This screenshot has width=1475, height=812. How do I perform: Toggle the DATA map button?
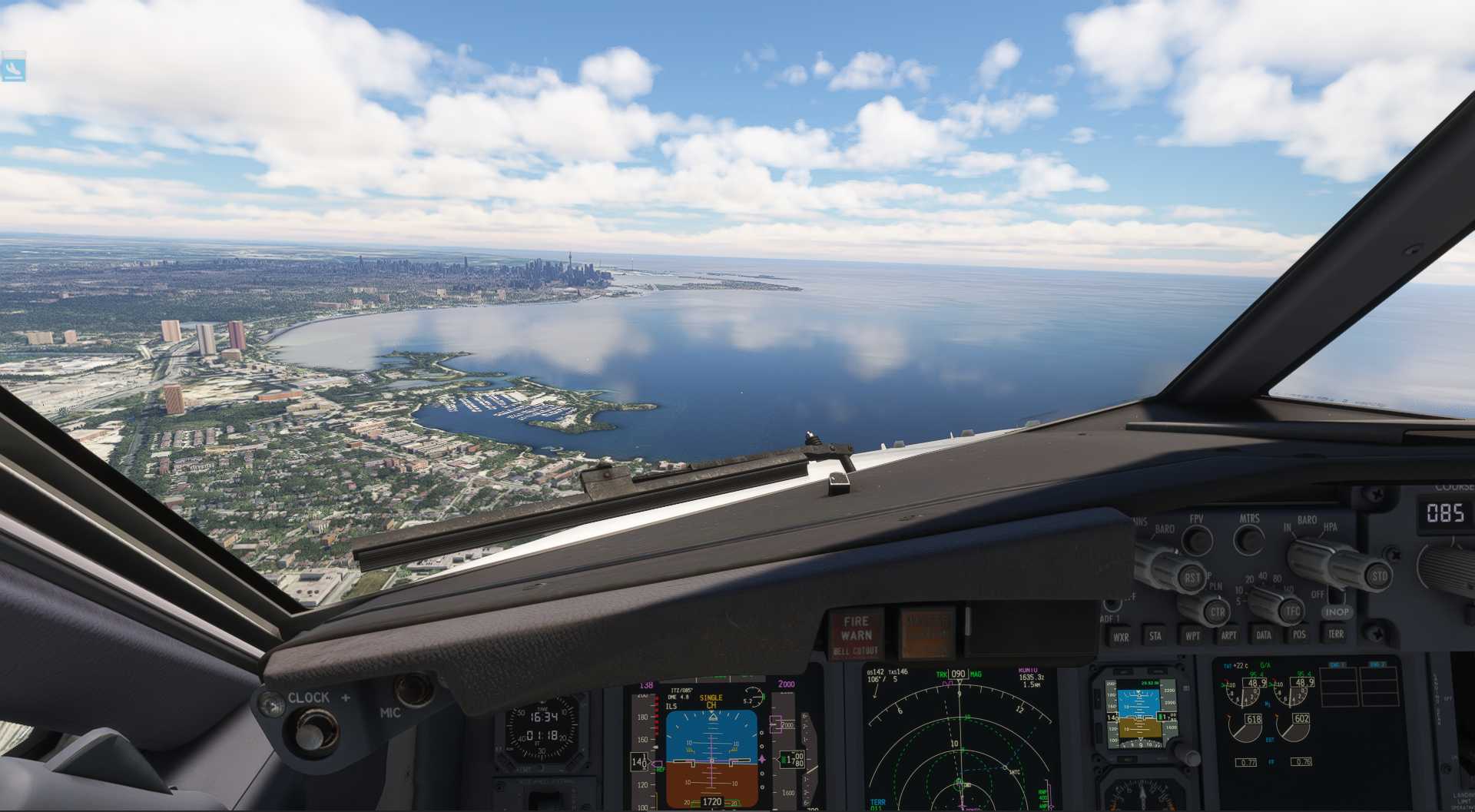[1264, 635]
